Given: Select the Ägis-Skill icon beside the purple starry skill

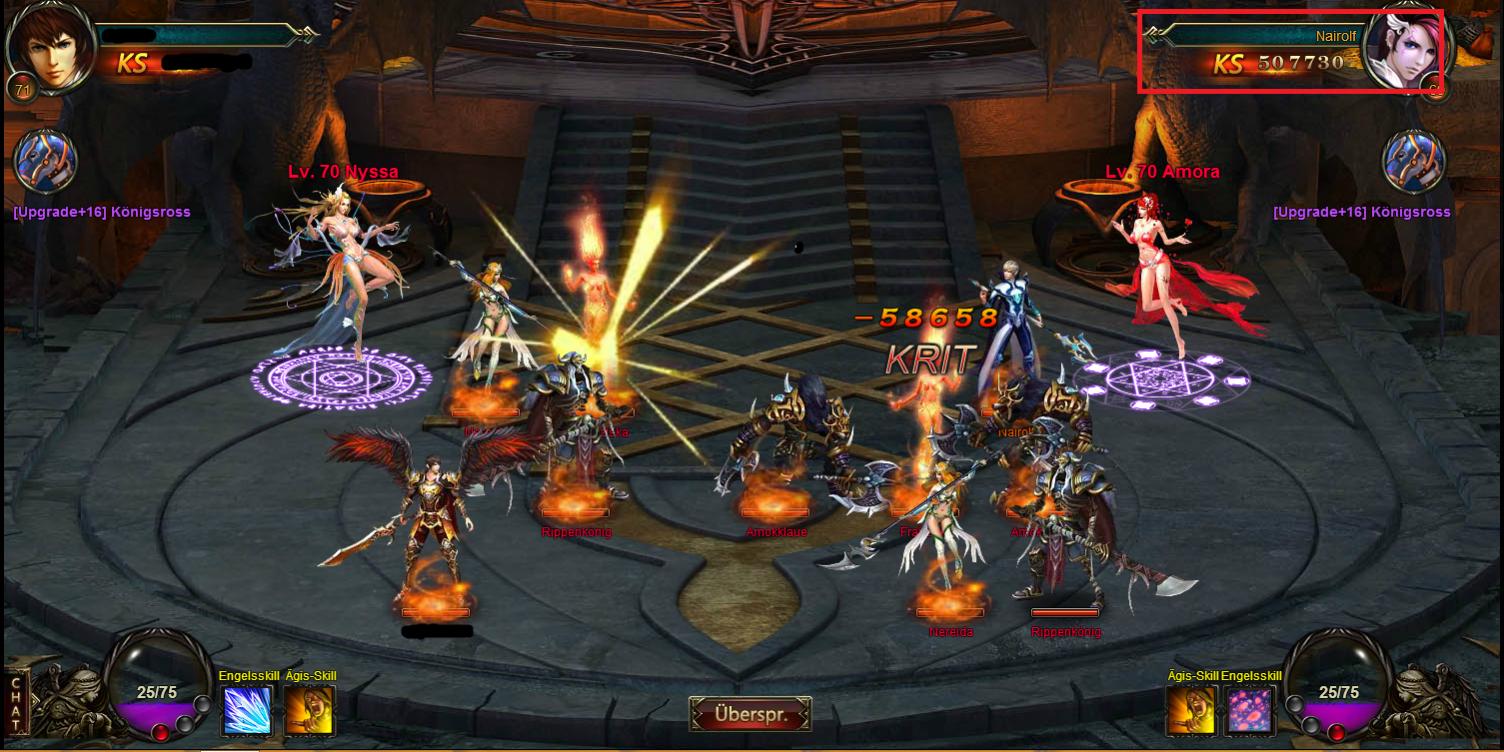Looking at the screenshot, I should [x=1191, y=710].
